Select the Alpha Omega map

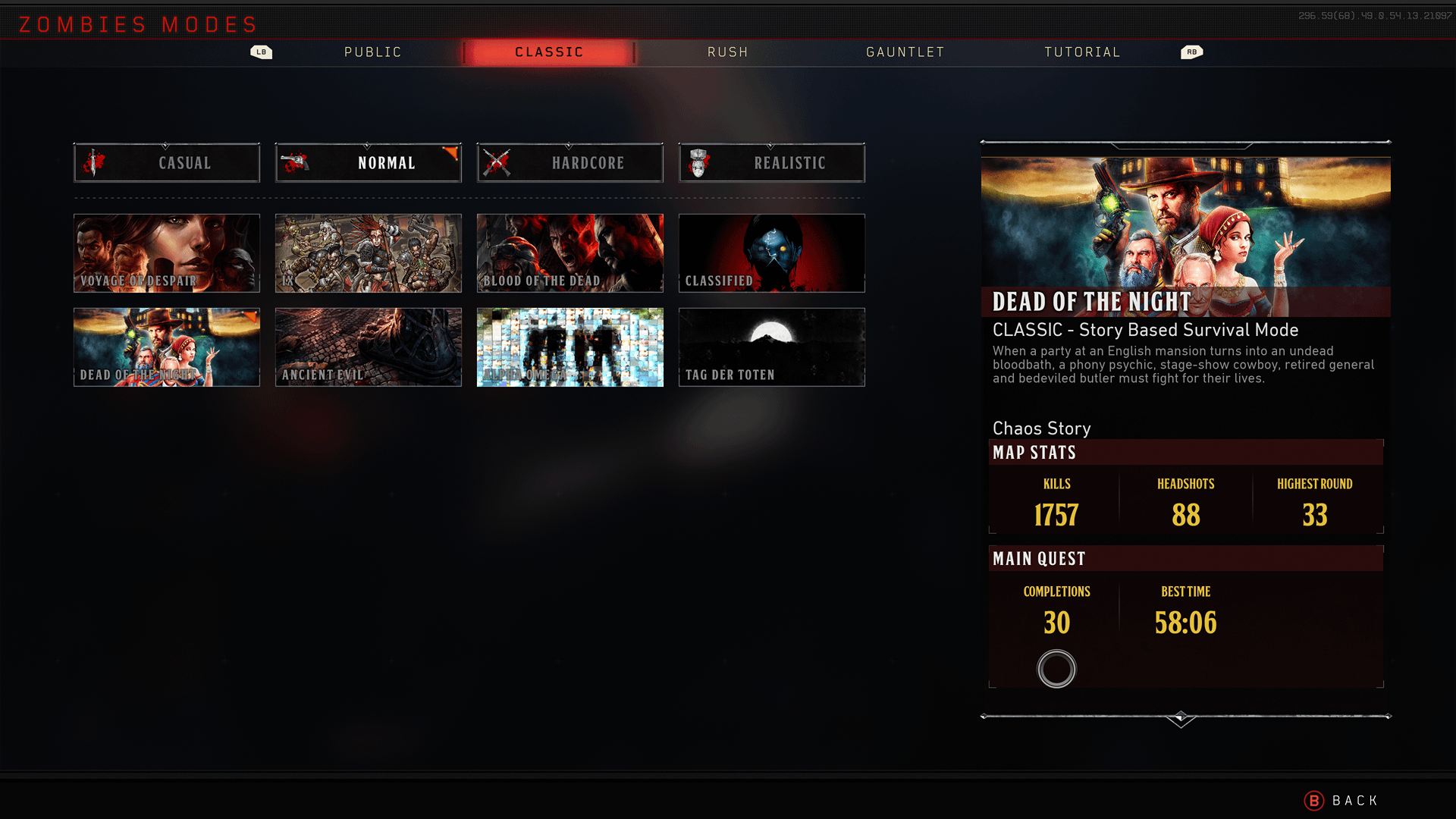click(570, 347)
